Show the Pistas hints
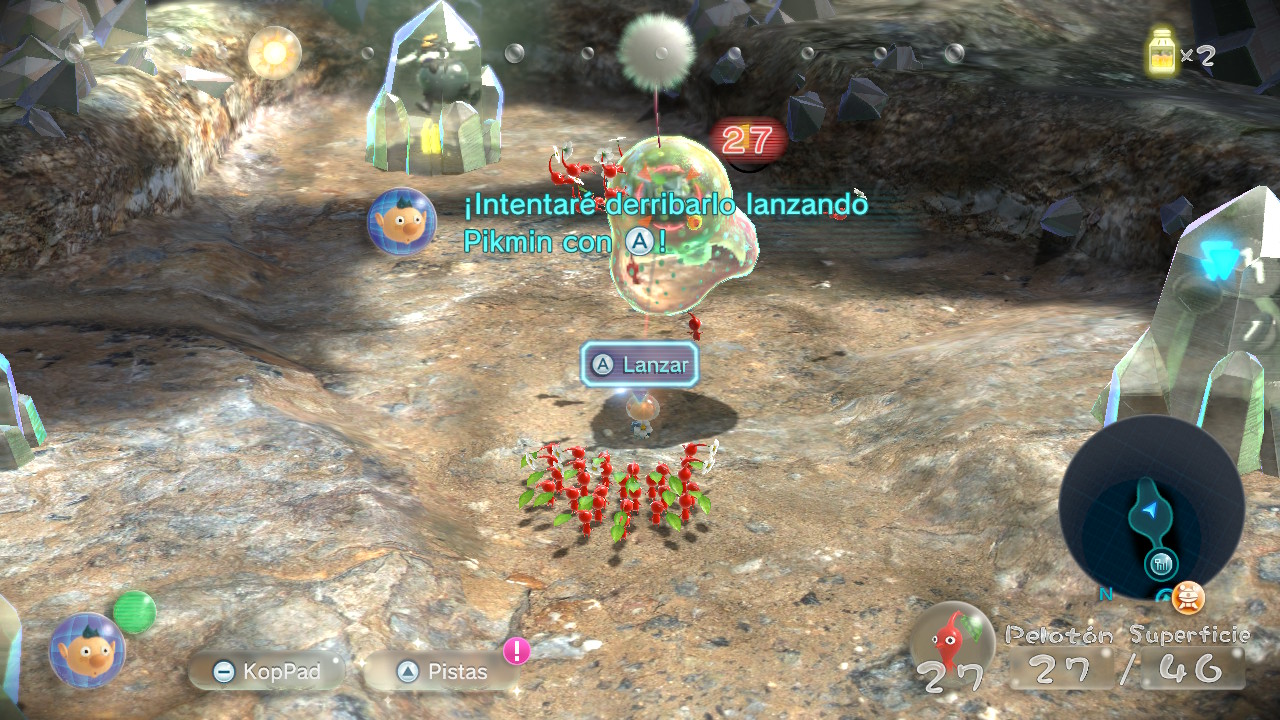Screen dimensions: 1280x720 tap(441, 672)
